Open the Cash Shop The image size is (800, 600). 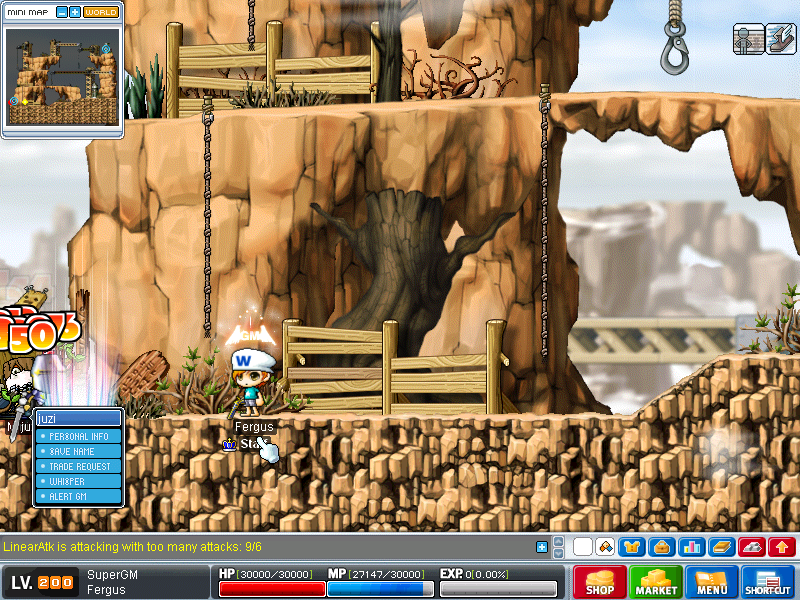pos(600,582)
